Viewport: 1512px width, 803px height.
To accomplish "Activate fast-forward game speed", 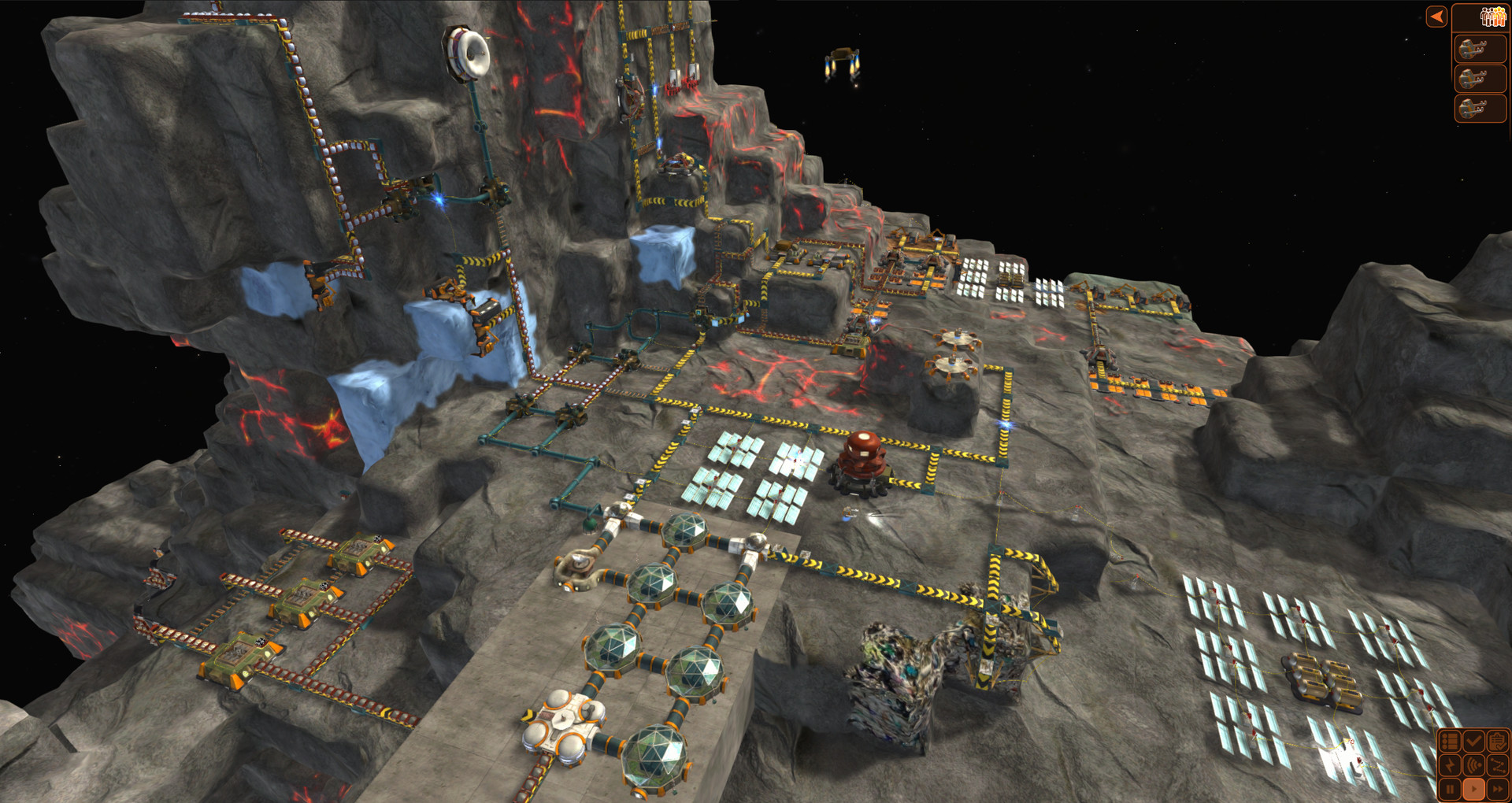I will coord(1497,789).
